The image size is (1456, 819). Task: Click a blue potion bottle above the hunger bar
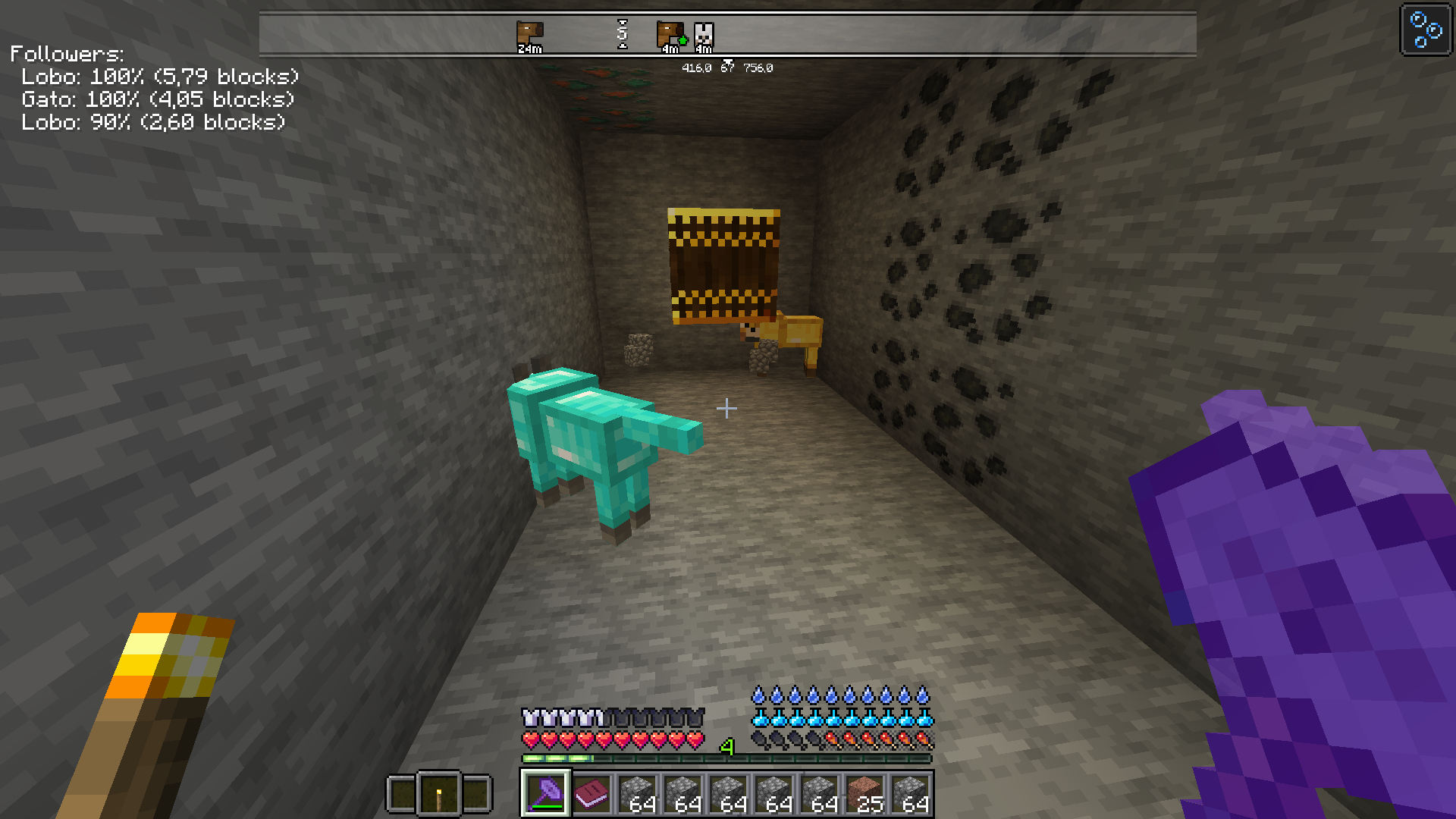tap(759, 717)
